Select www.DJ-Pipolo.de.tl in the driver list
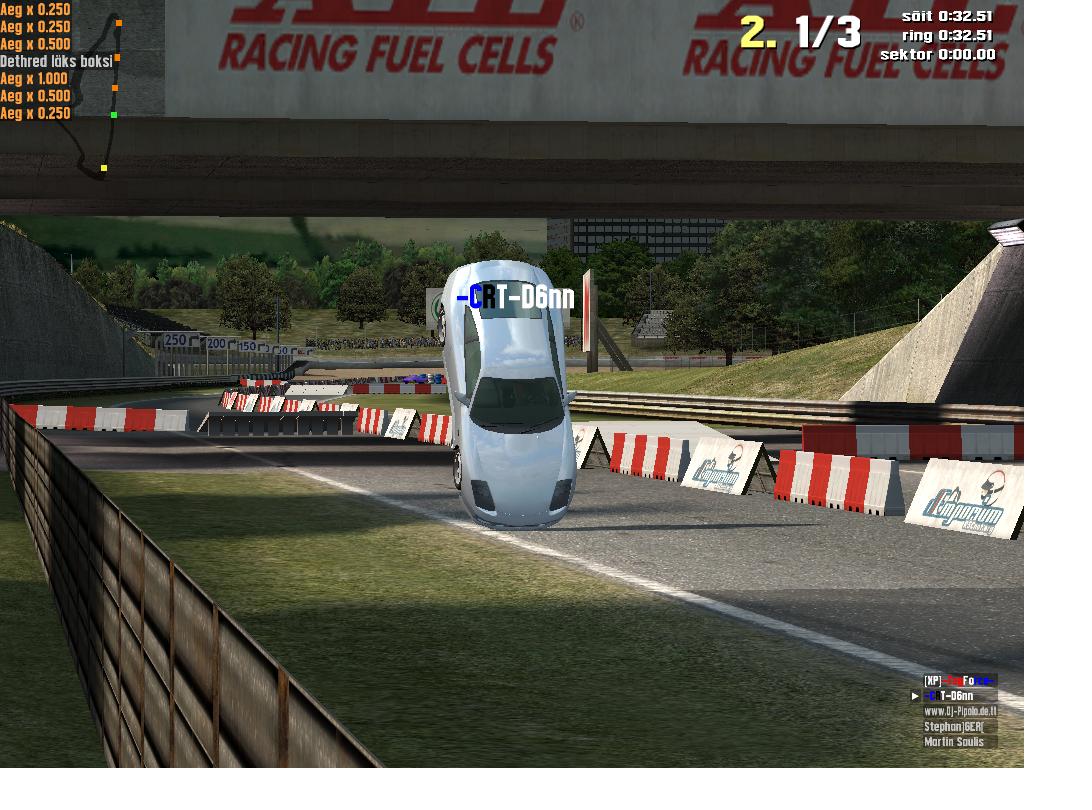This screenshot has height=810, width=1092. click(959, 712)
